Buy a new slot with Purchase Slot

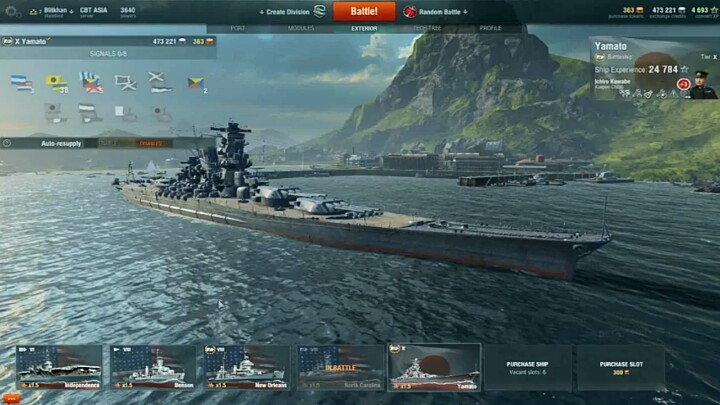tap(621, 367)
